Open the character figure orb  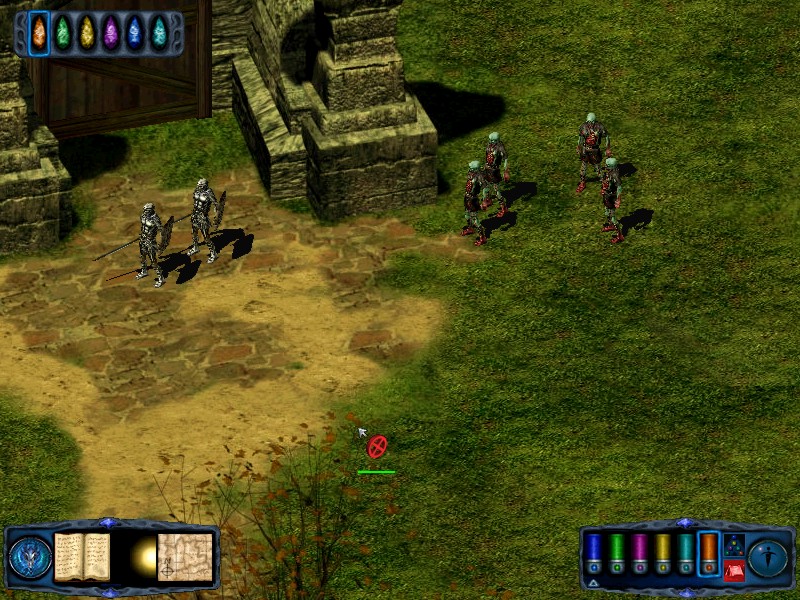pos(768,557)
